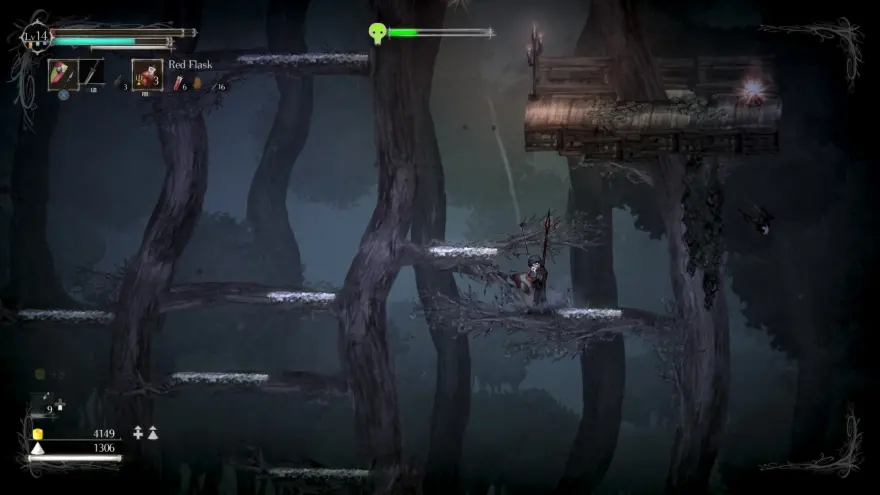Click the level 14 badge
This screenshot has height=495, width=880.
point(35,39)
